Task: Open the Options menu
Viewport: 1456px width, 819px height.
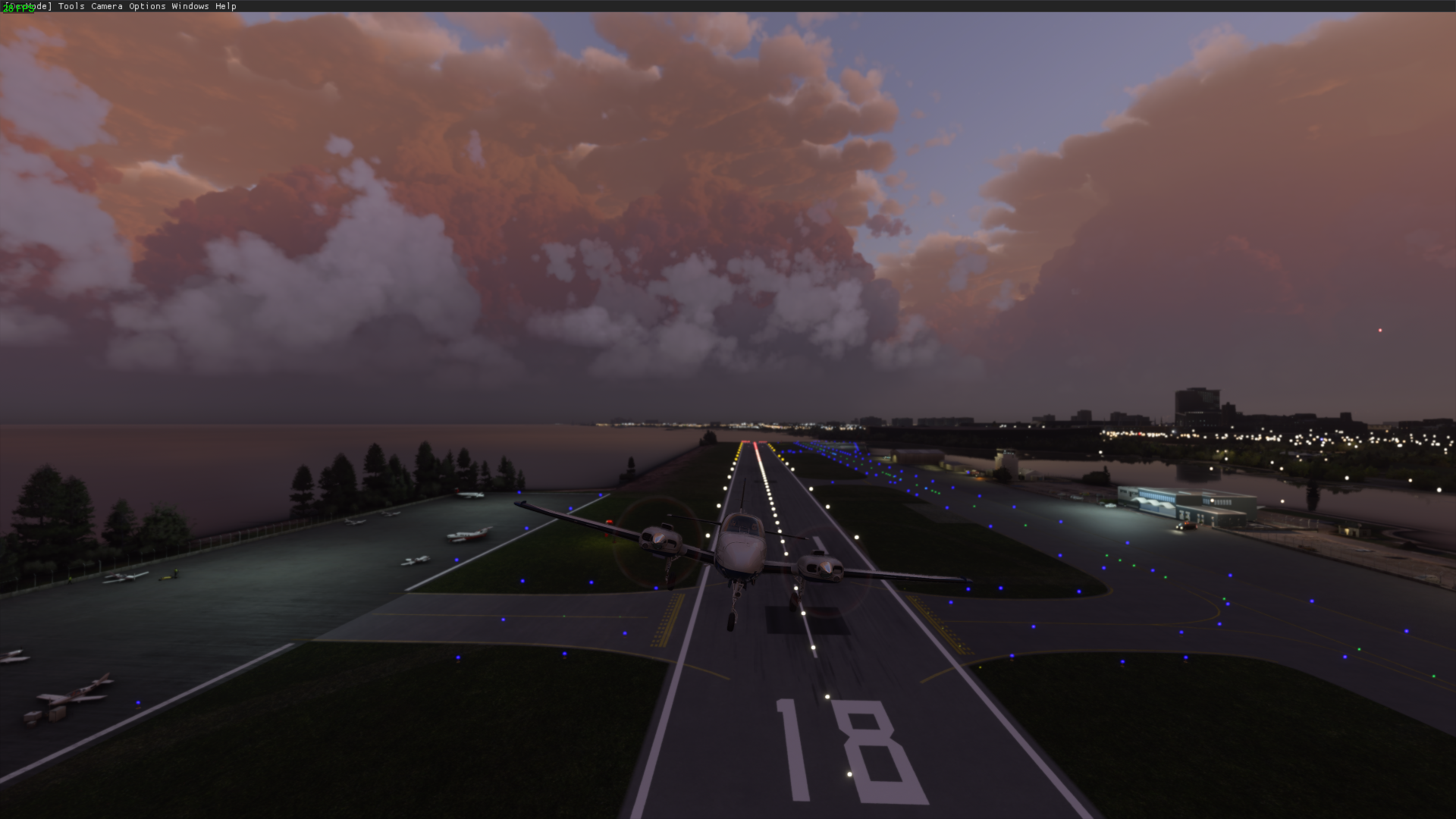Action: click(x=149, y=6)
